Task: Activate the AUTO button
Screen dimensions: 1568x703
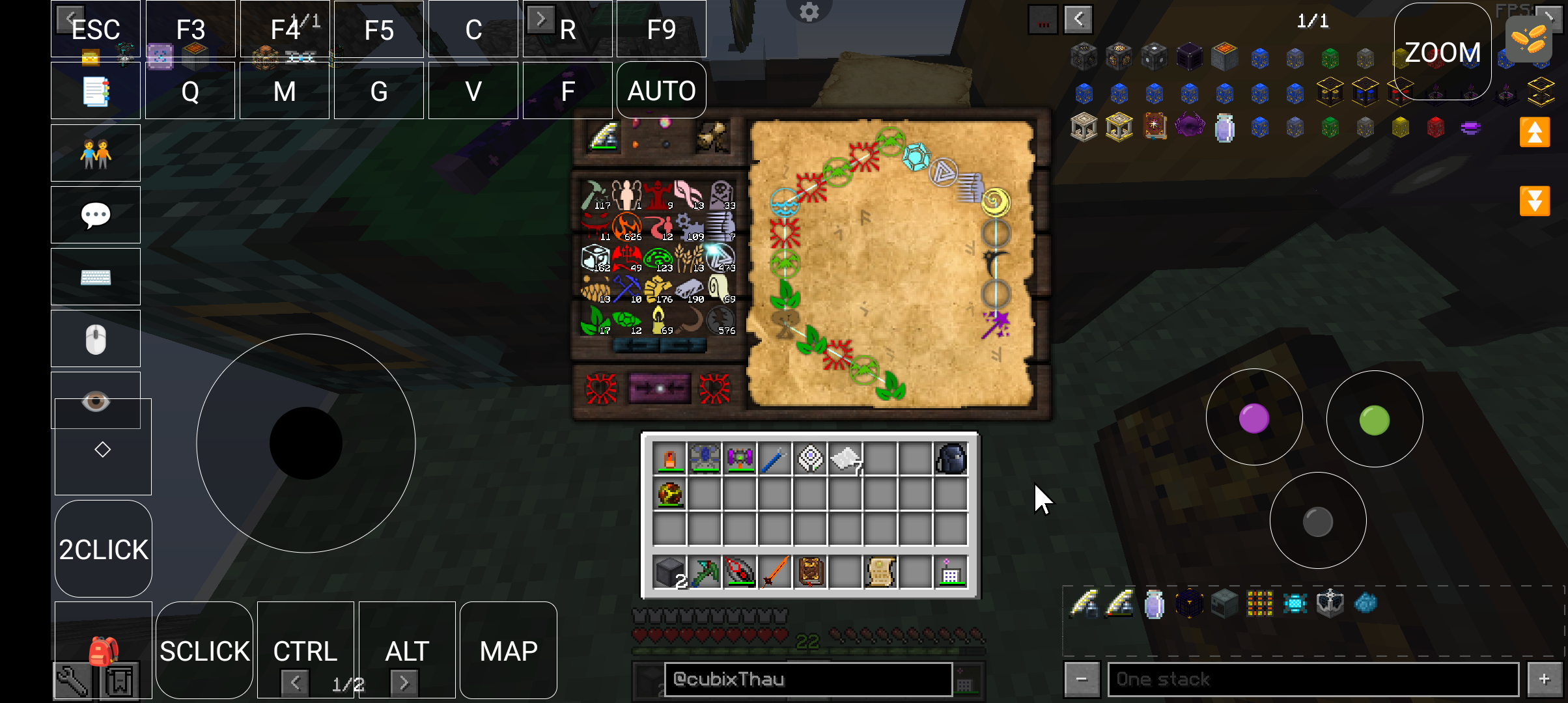Action: tap(661, 90)
